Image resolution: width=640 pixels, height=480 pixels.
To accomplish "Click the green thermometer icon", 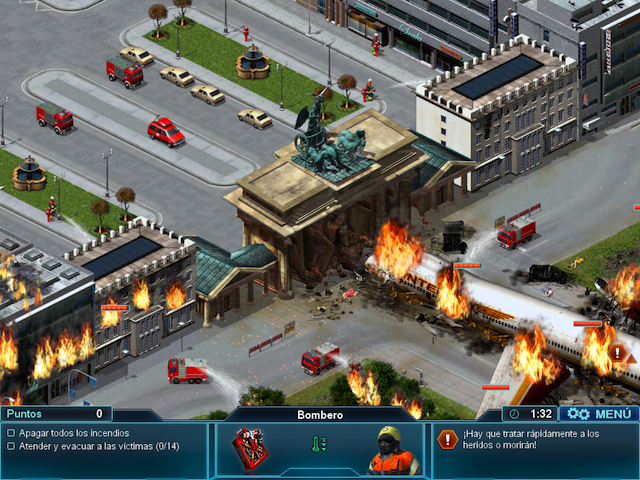I will click(319, 443).
